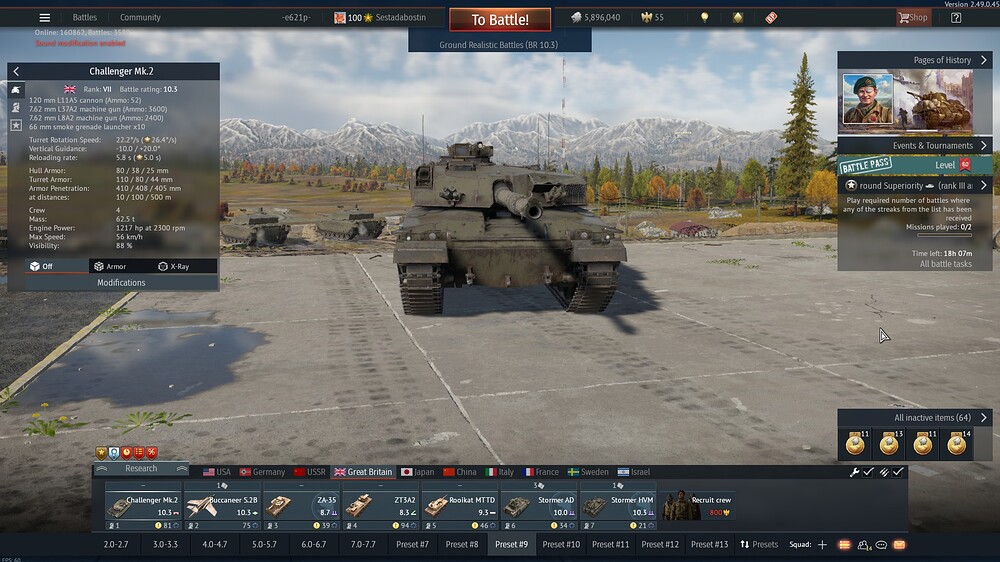Switch to Preset #10
Image resolution: width=1000 pixels, height=562 pixels.
click(561, 544)
